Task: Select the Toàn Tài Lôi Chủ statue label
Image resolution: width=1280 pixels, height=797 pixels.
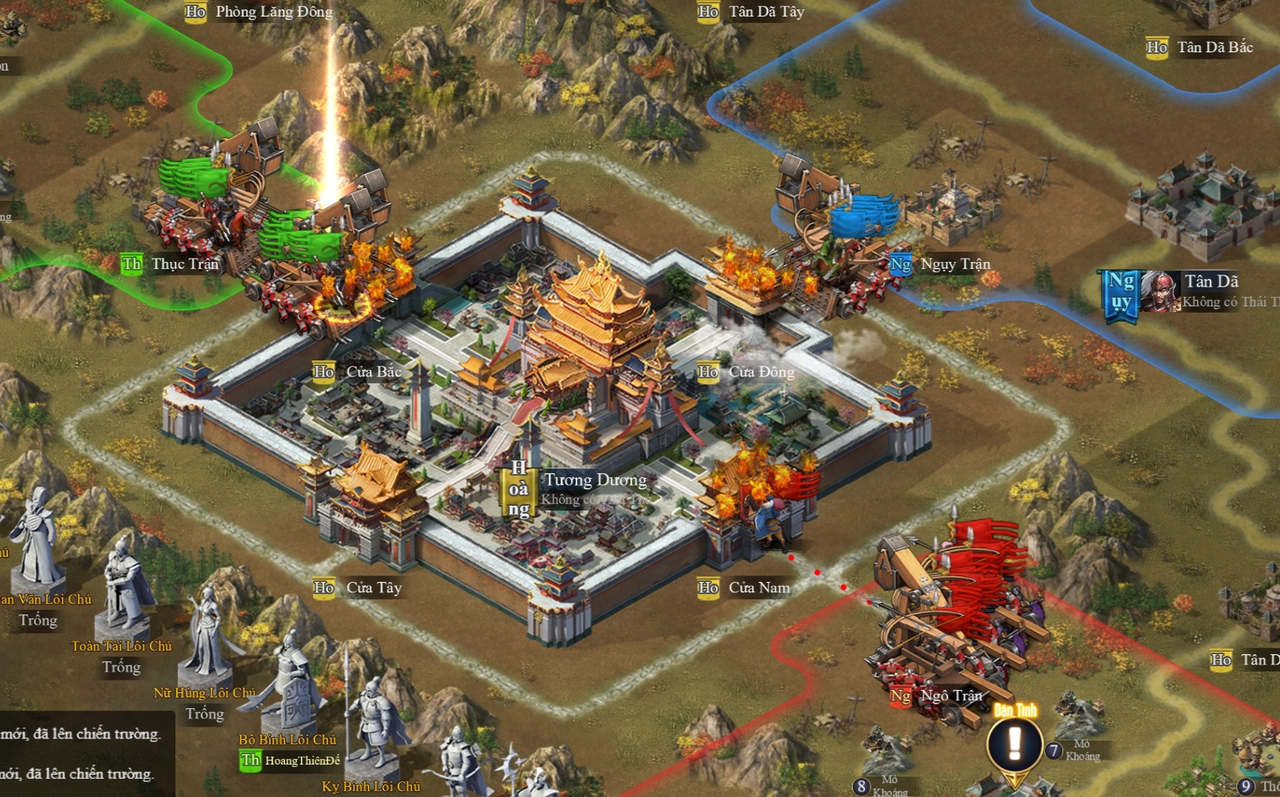Action: click(122, 647)
